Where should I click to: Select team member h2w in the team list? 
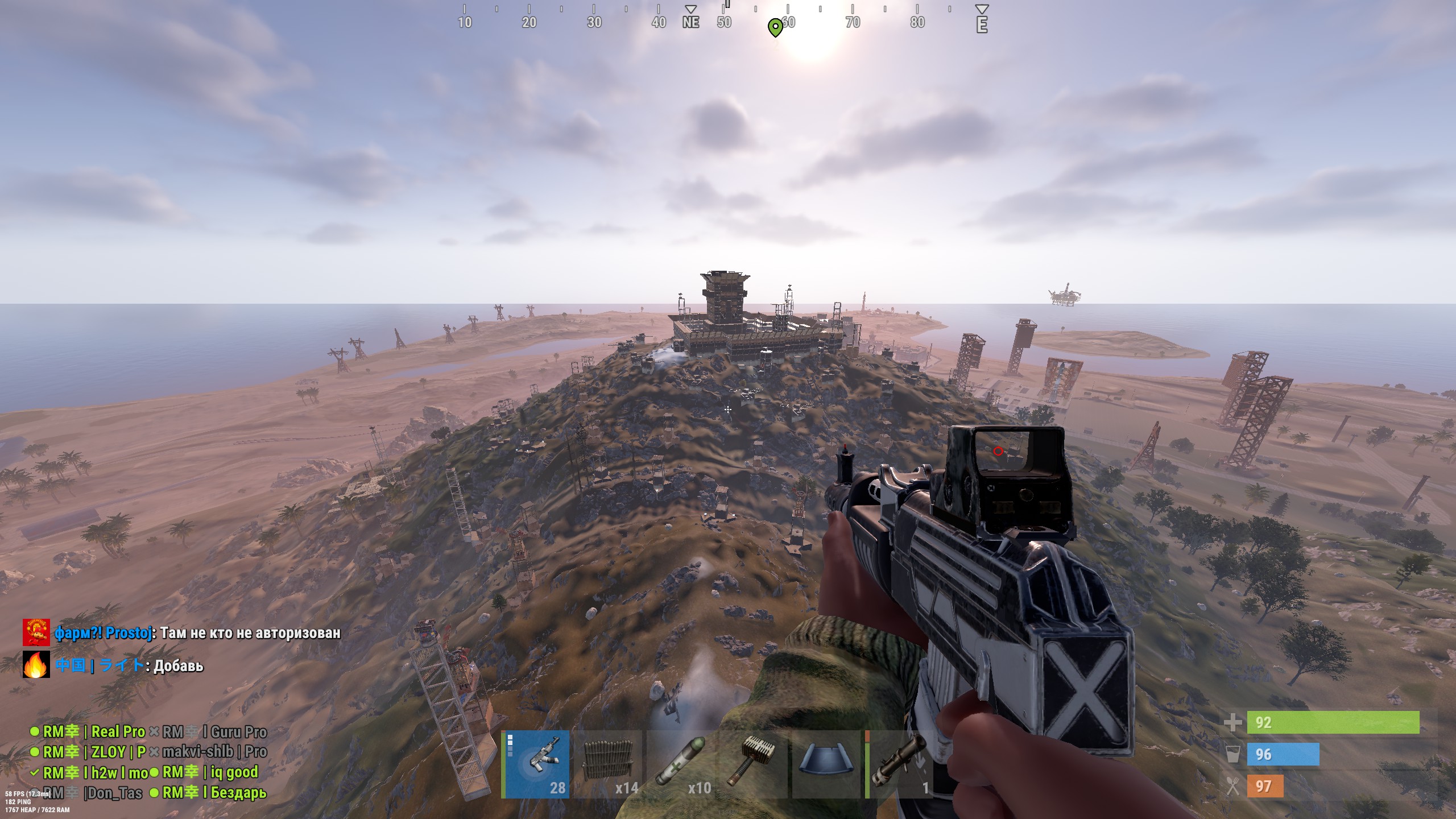(95, 772)
